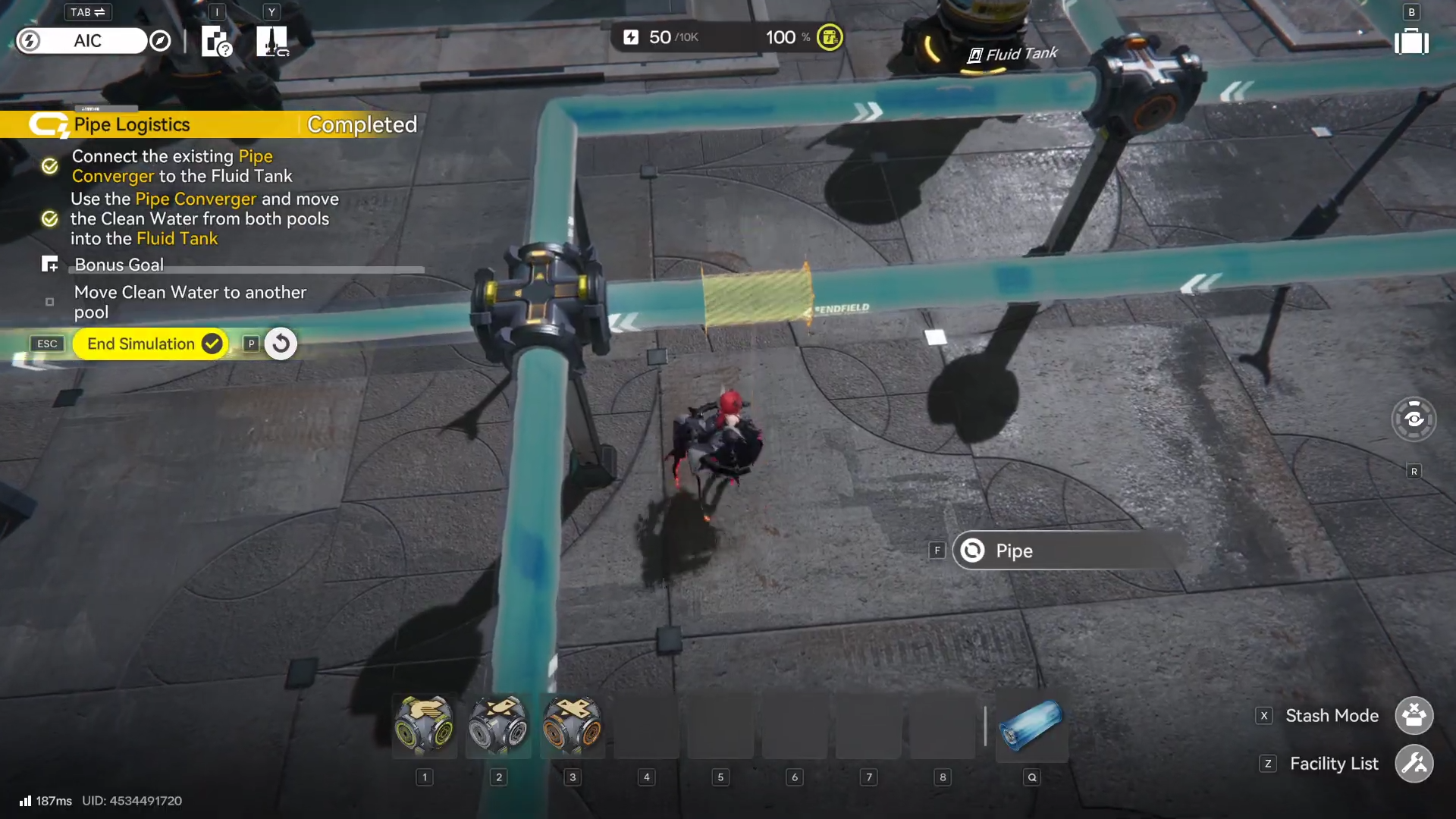Select the green pipe device in hotbar slot 1
The image size is (1456, 819).
pos(424,726)
